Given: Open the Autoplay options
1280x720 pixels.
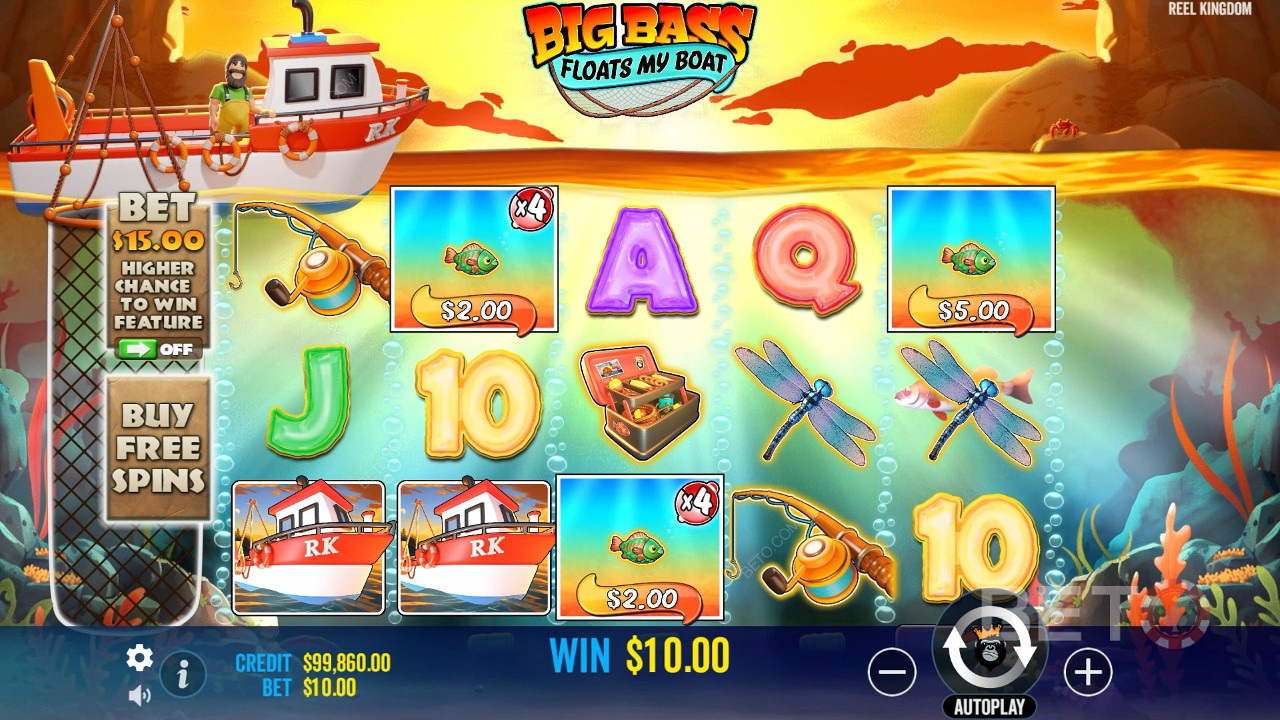Looking at the screenshot, I should (x=989, y=707).
